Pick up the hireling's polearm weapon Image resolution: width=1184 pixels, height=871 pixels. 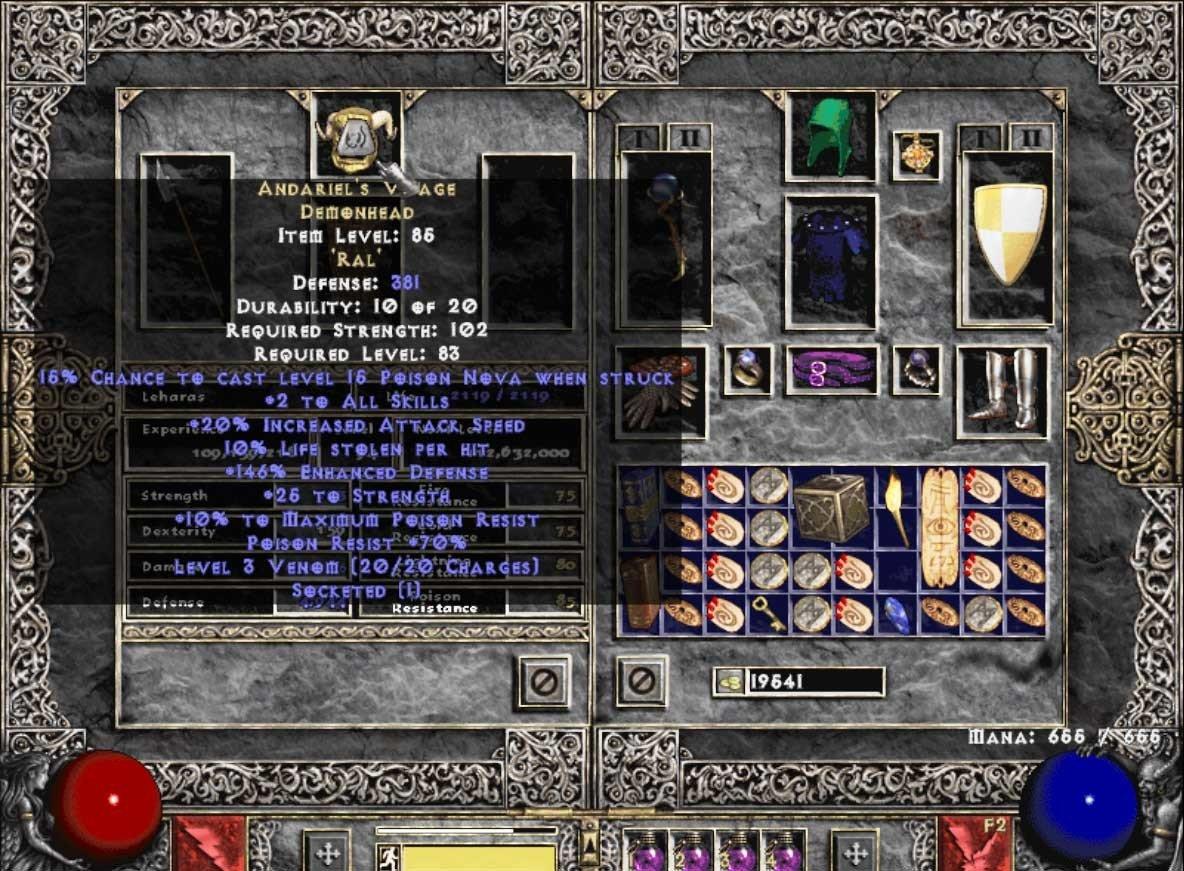pos(187,238)
